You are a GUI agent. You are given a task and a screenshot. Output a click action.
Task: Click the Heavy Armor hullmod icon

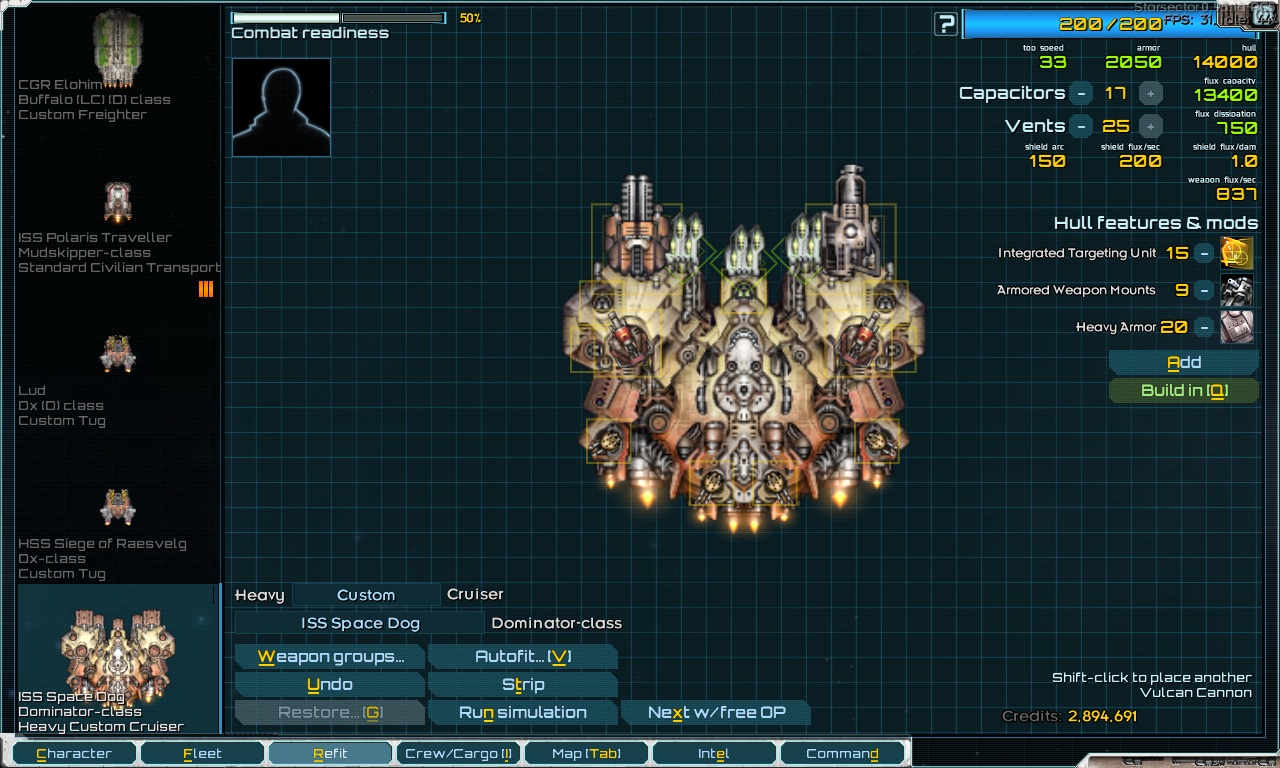(x=1236, y=327)
